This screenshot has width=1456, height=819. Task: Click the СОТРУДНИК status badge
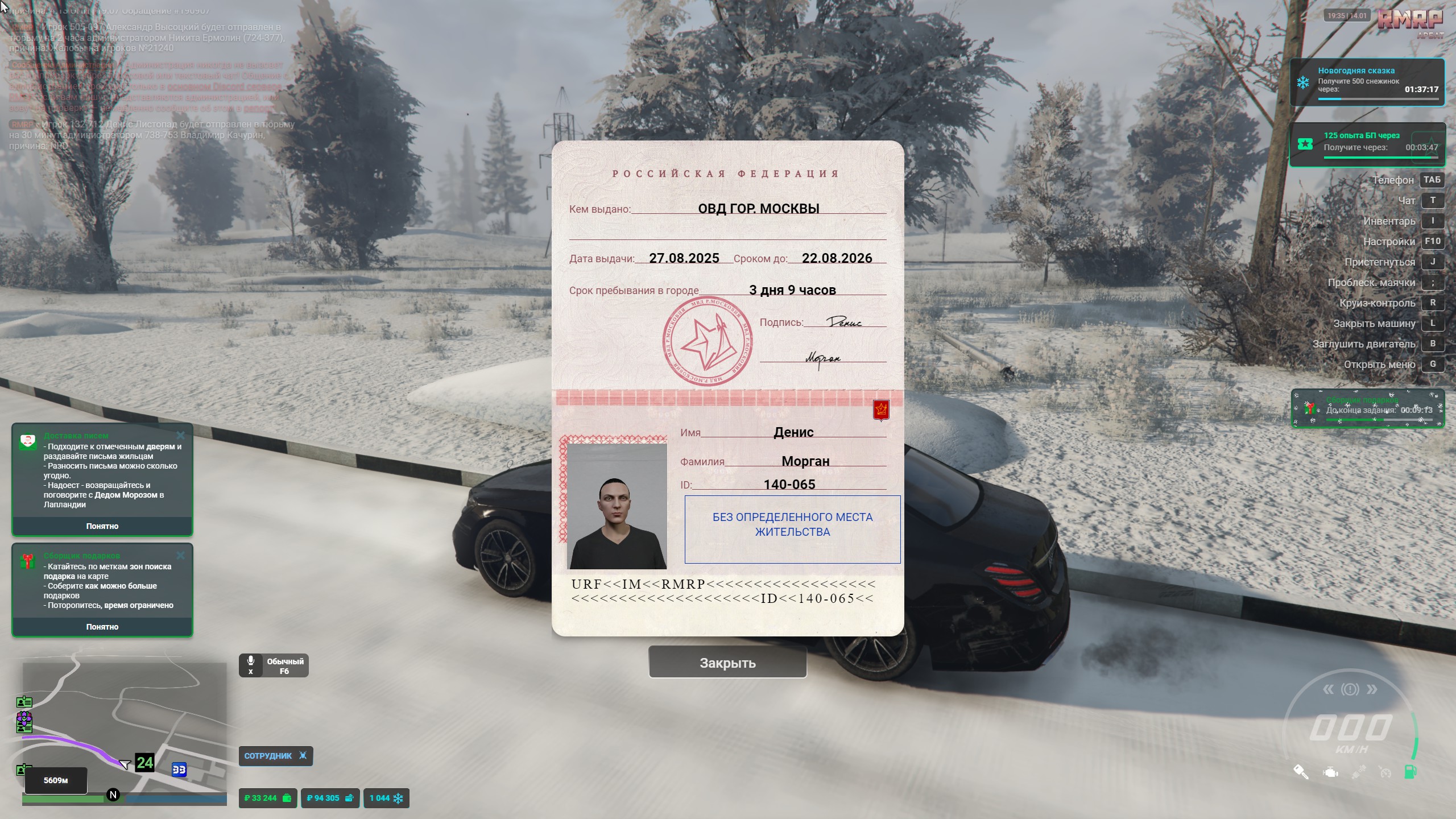click(x=275, y=756)
